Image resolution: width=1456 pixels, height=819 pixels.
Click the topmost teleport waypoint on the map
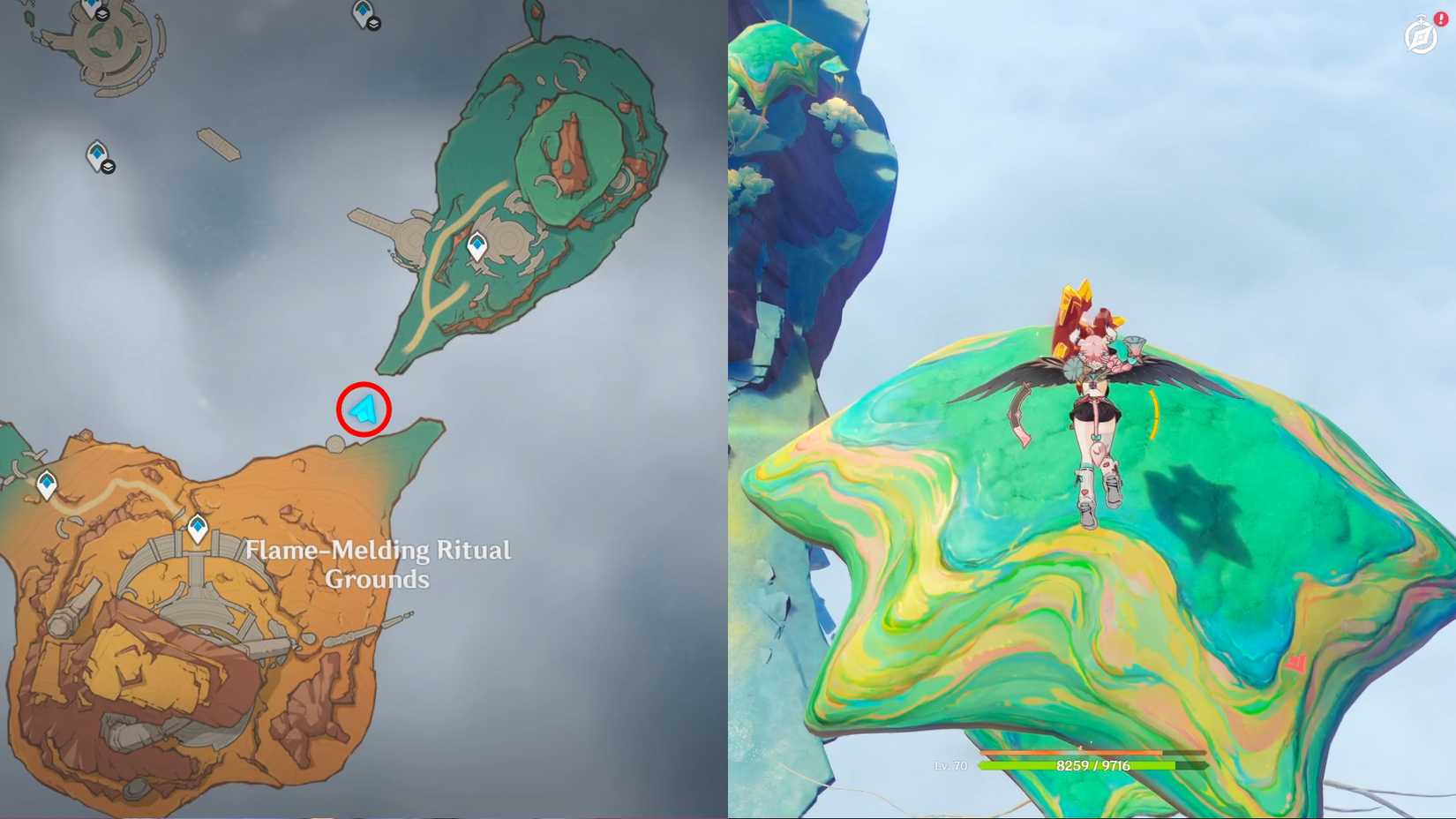(x=364, y=10)
